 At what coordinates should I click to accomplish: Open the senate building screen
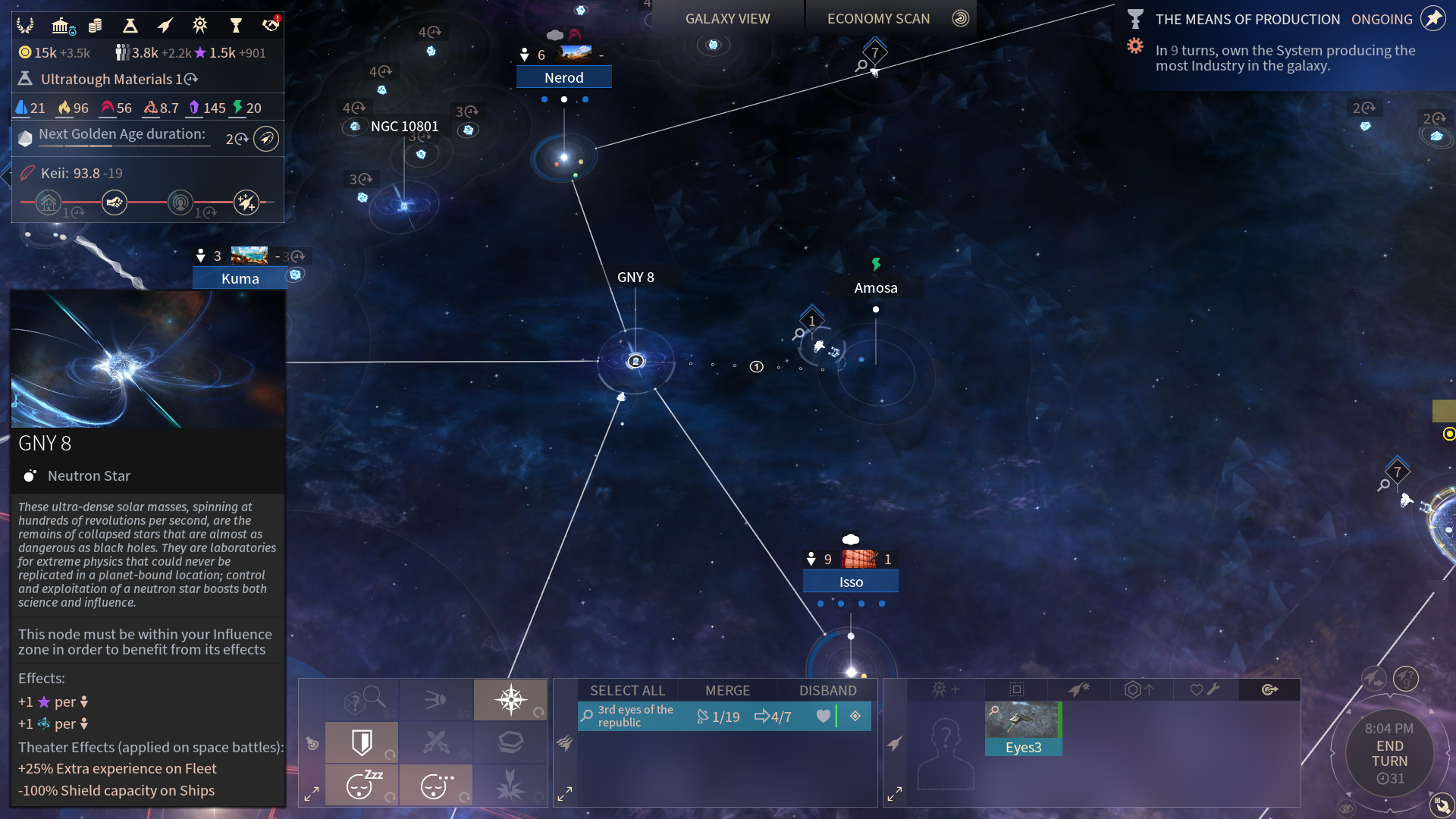61,26
